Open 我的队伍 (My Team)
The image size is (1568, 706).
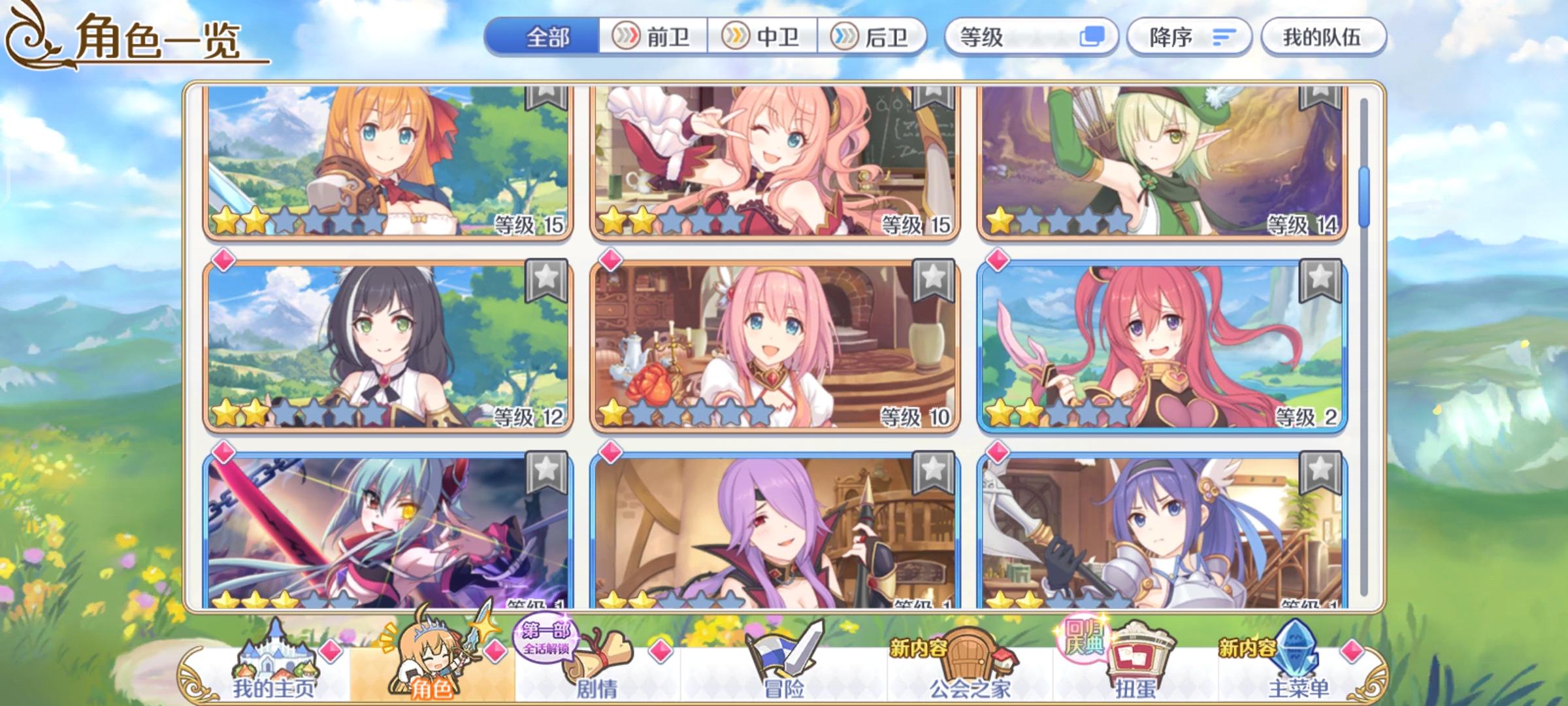(1321, 37)
